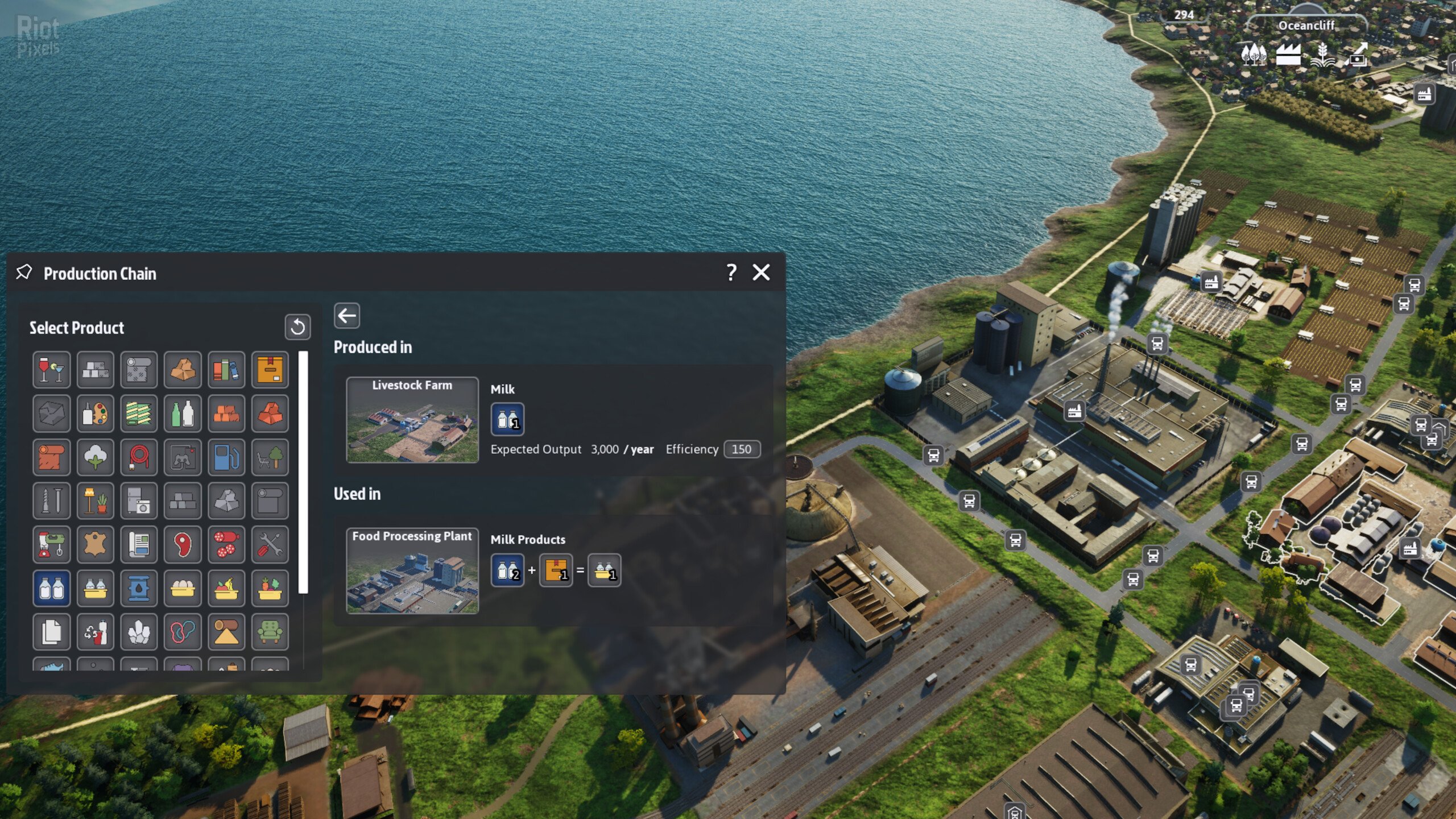Viewport: 1456px width, 819px height.
Task: Select the Meat product icon
Action: (183, 545)
